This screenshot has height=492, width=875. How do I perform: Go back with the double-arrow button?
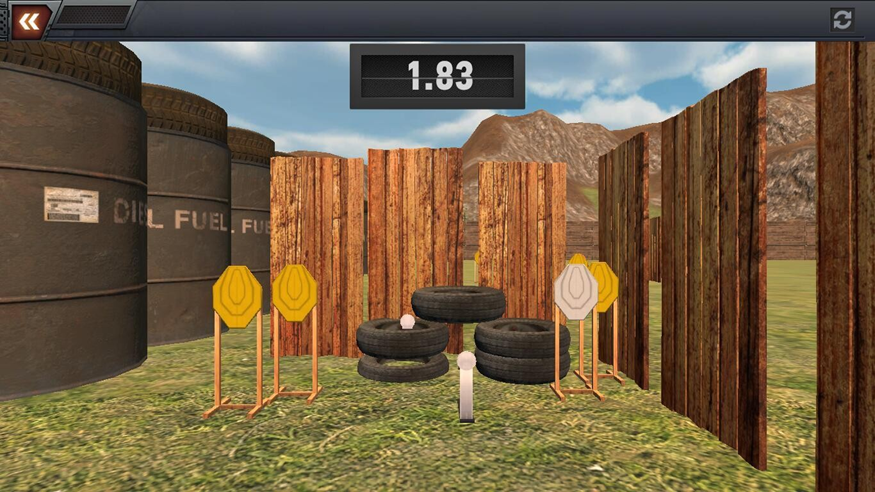pyautogui.click(x=29, y=21)
